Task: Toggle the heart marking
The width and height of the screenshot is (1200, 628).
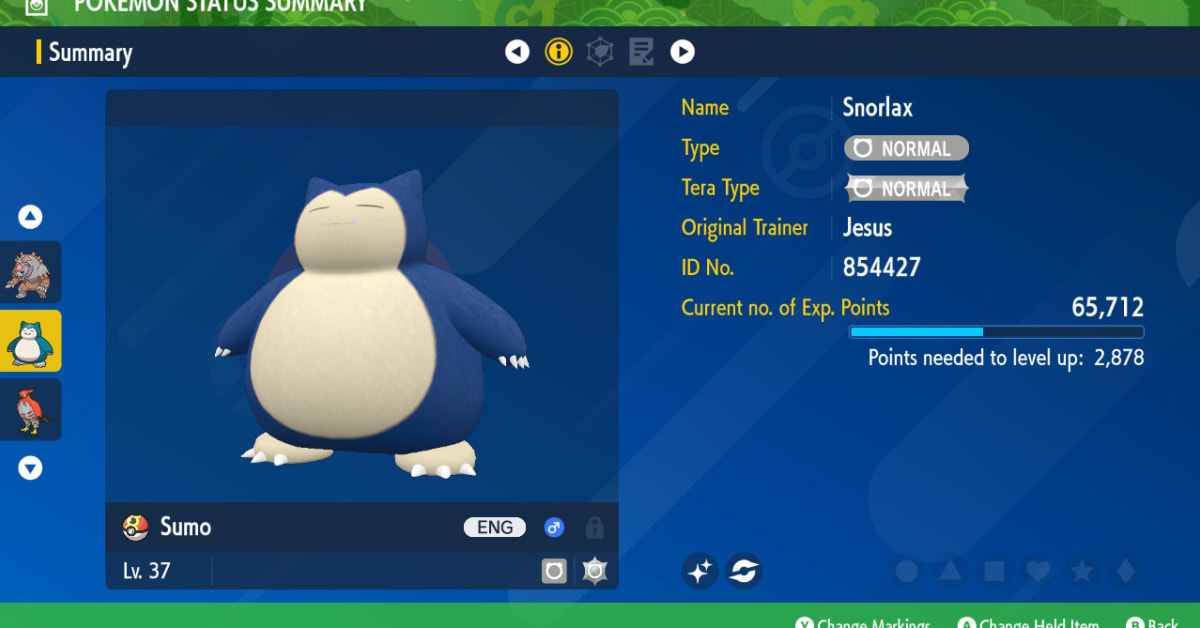Action: [1038, 571]
